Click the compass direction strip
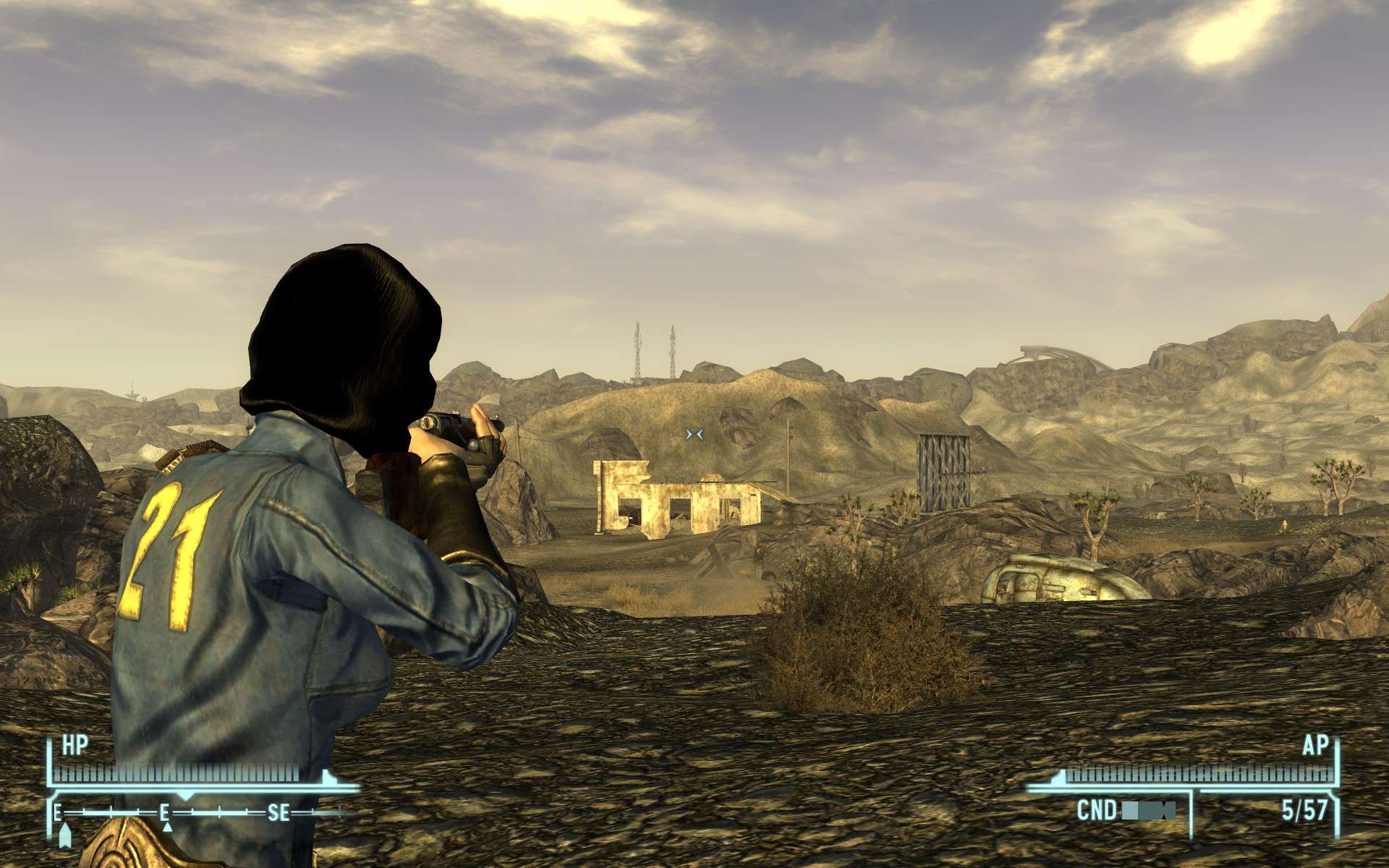The image size is (1389, 868). tap(203, 812)
